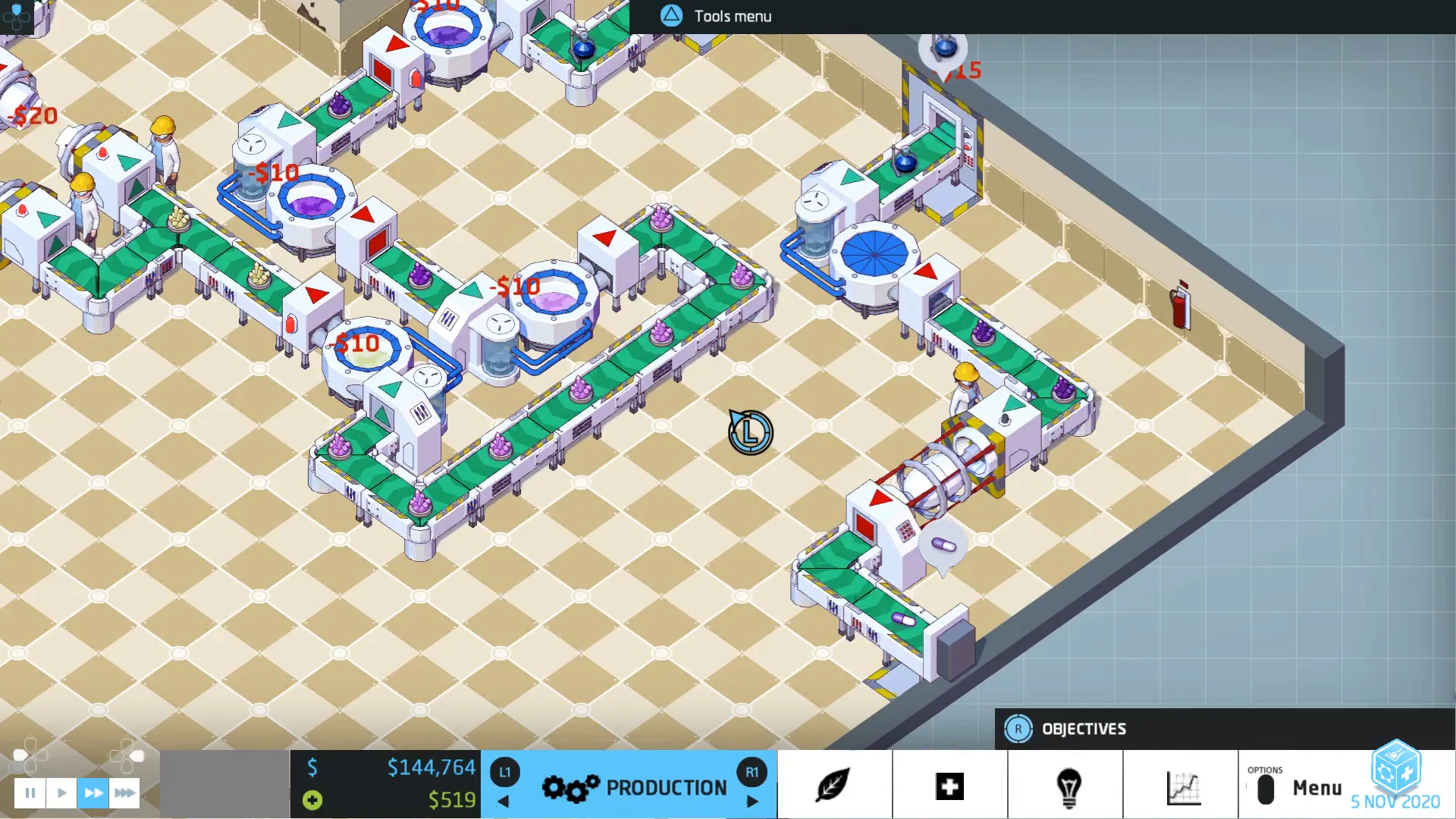Click the pill speech bubble near the packer

click(x=941, y=543)
